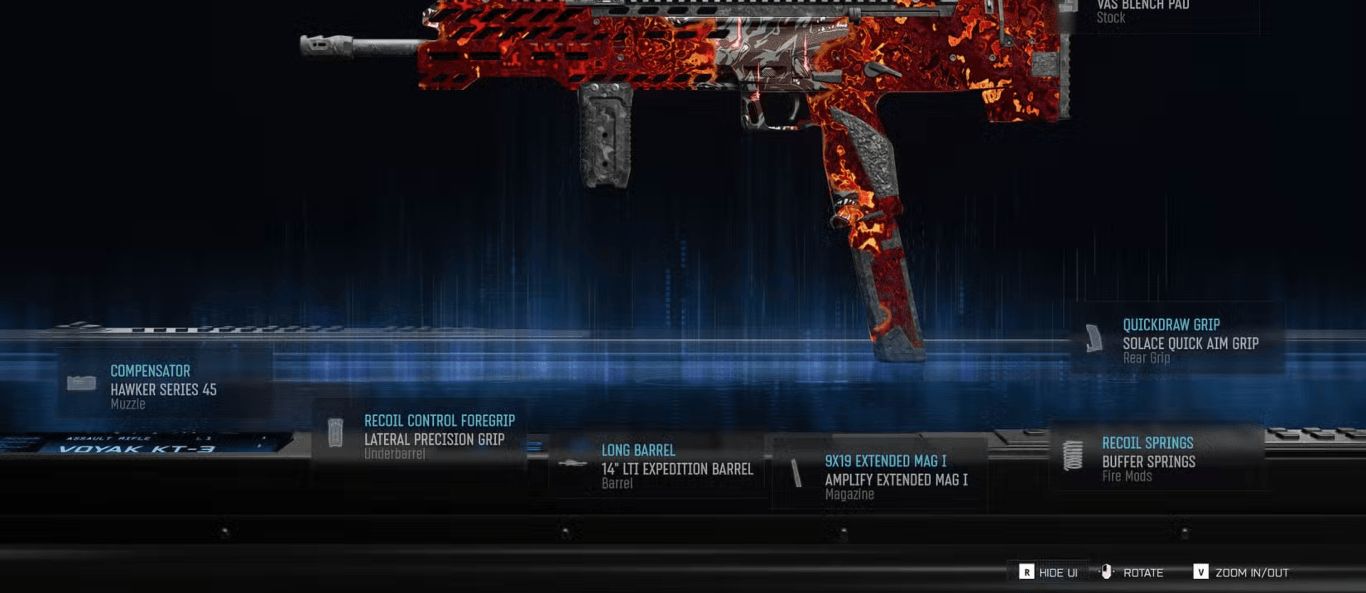
Task: Select the 9x19 Extended Mag I slot
Action: [x=880, y=476]
